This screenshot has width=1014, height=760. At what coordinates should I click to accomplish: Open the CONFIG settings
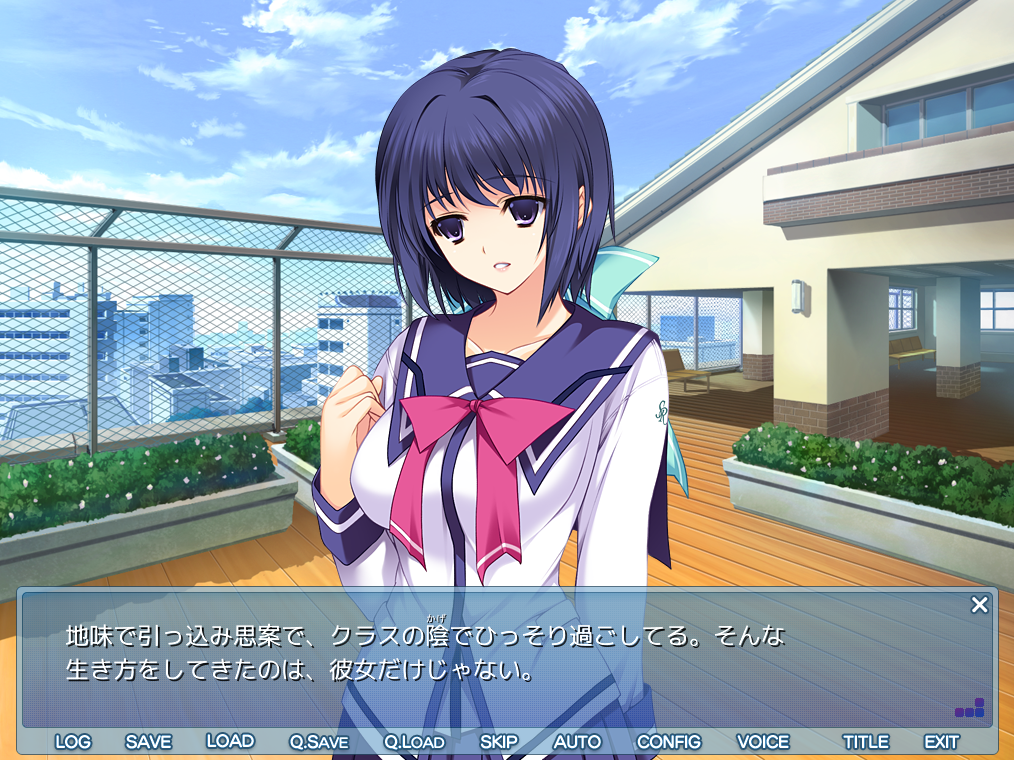[x=669, y=742]
